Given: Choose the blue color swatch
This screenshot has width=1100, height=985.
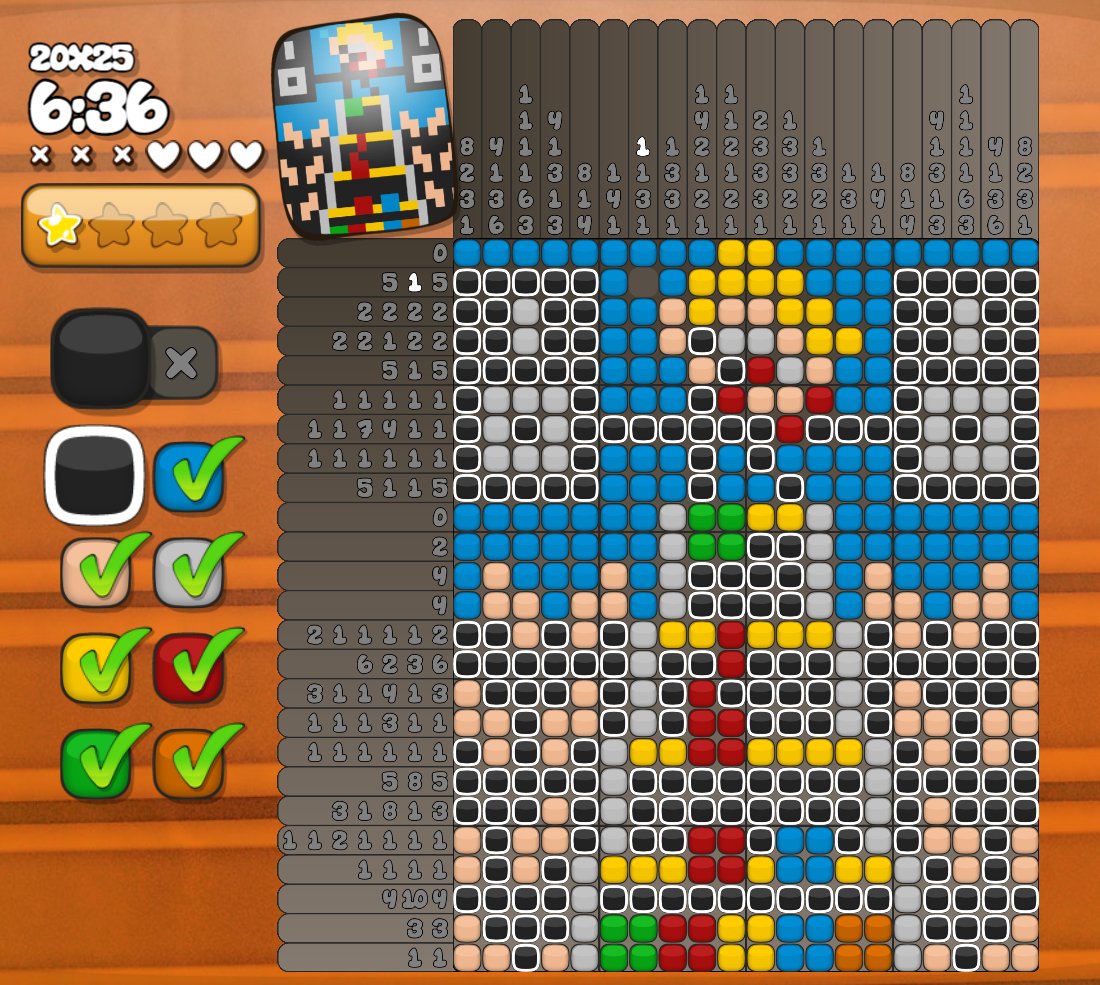Looking at the screenshot, I should (x=188, y=476).
